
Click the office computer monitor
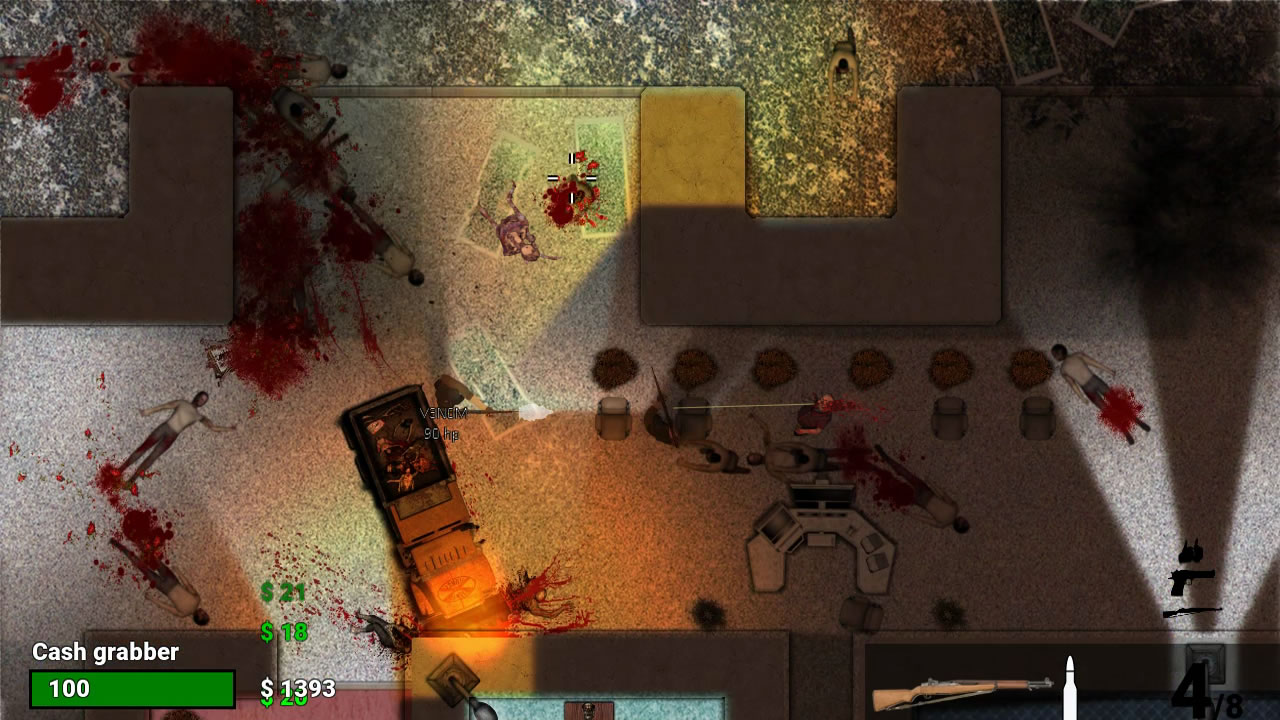[x=822, y=496]
